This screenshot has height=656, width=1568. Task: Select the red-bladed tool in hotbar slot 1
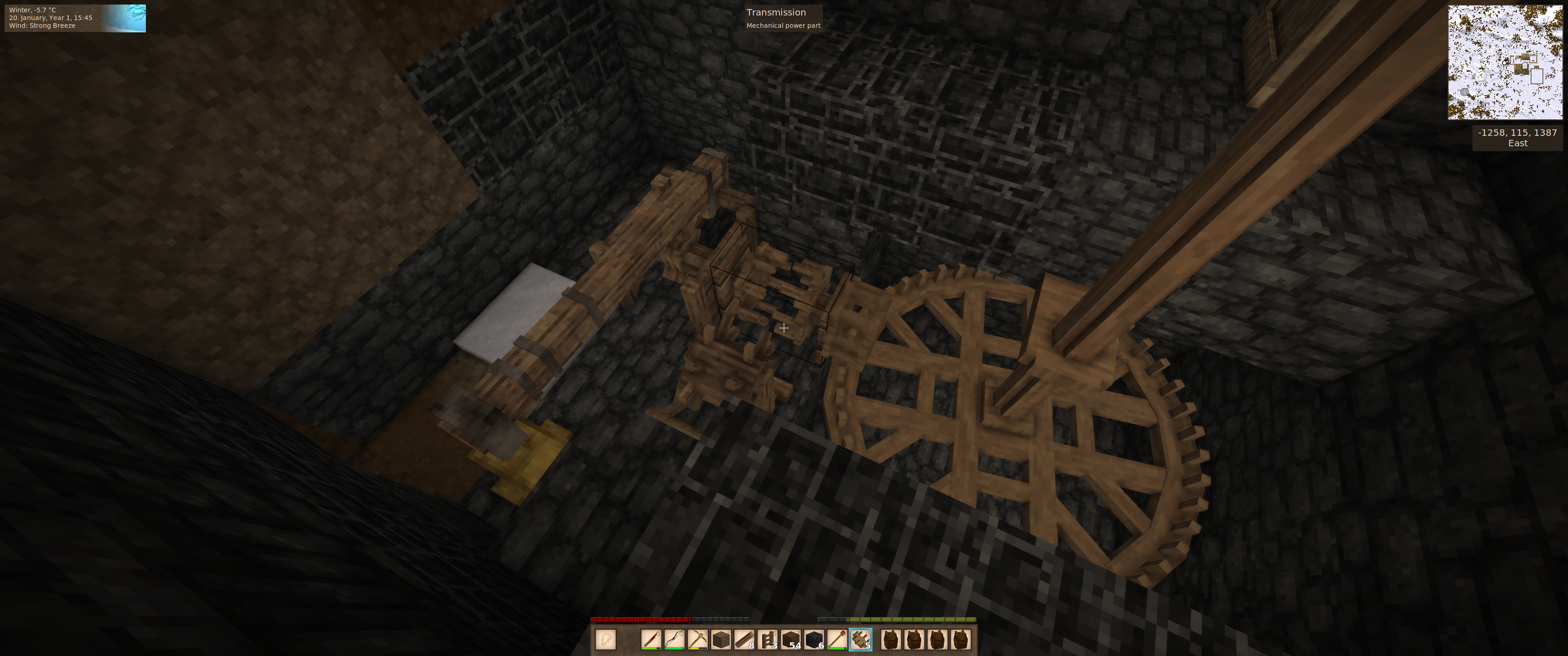point(651,640)
